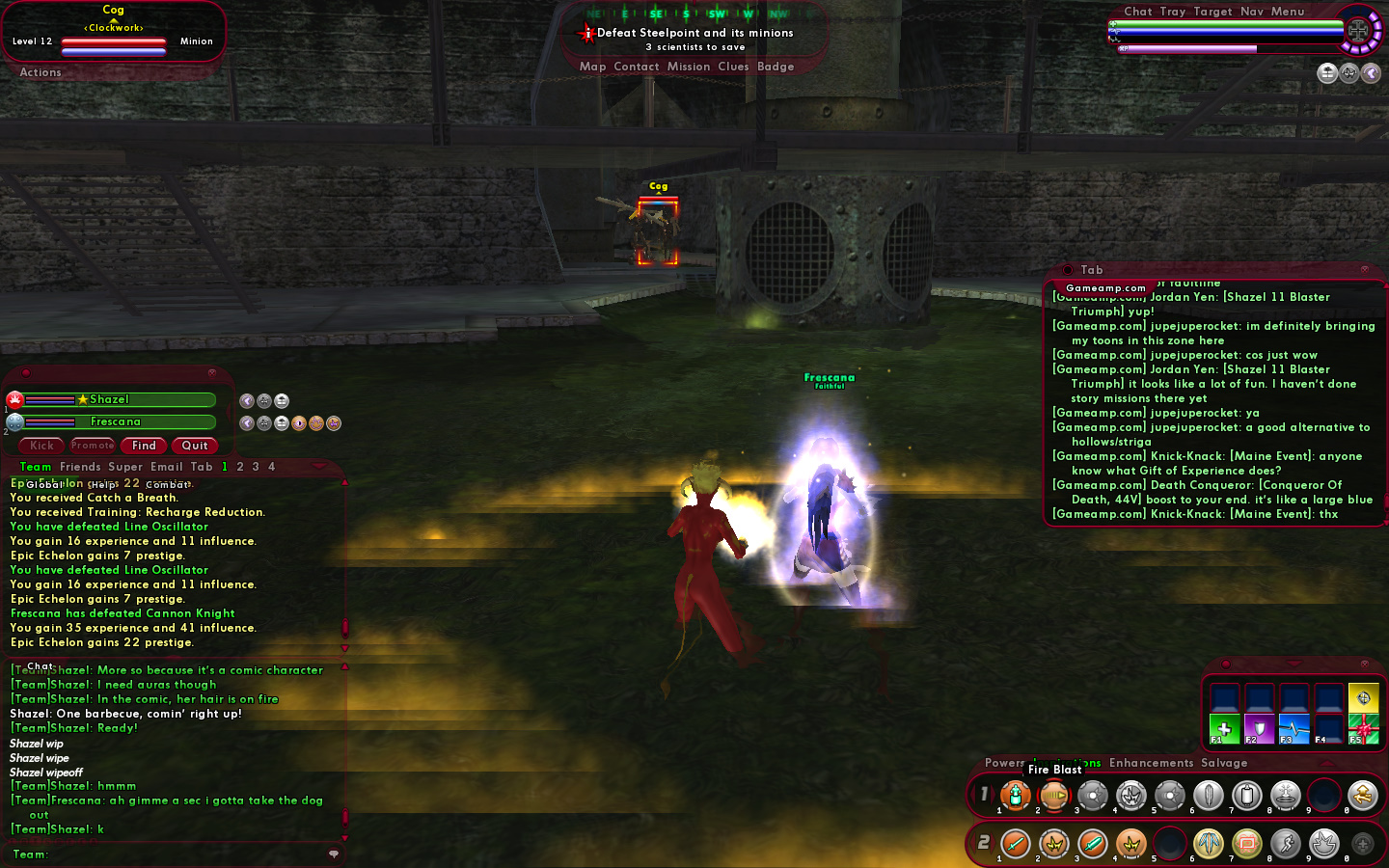Open the Email tab
Image resolution: width=1389 pixels, height=868 pixels.
pos(166,467)
